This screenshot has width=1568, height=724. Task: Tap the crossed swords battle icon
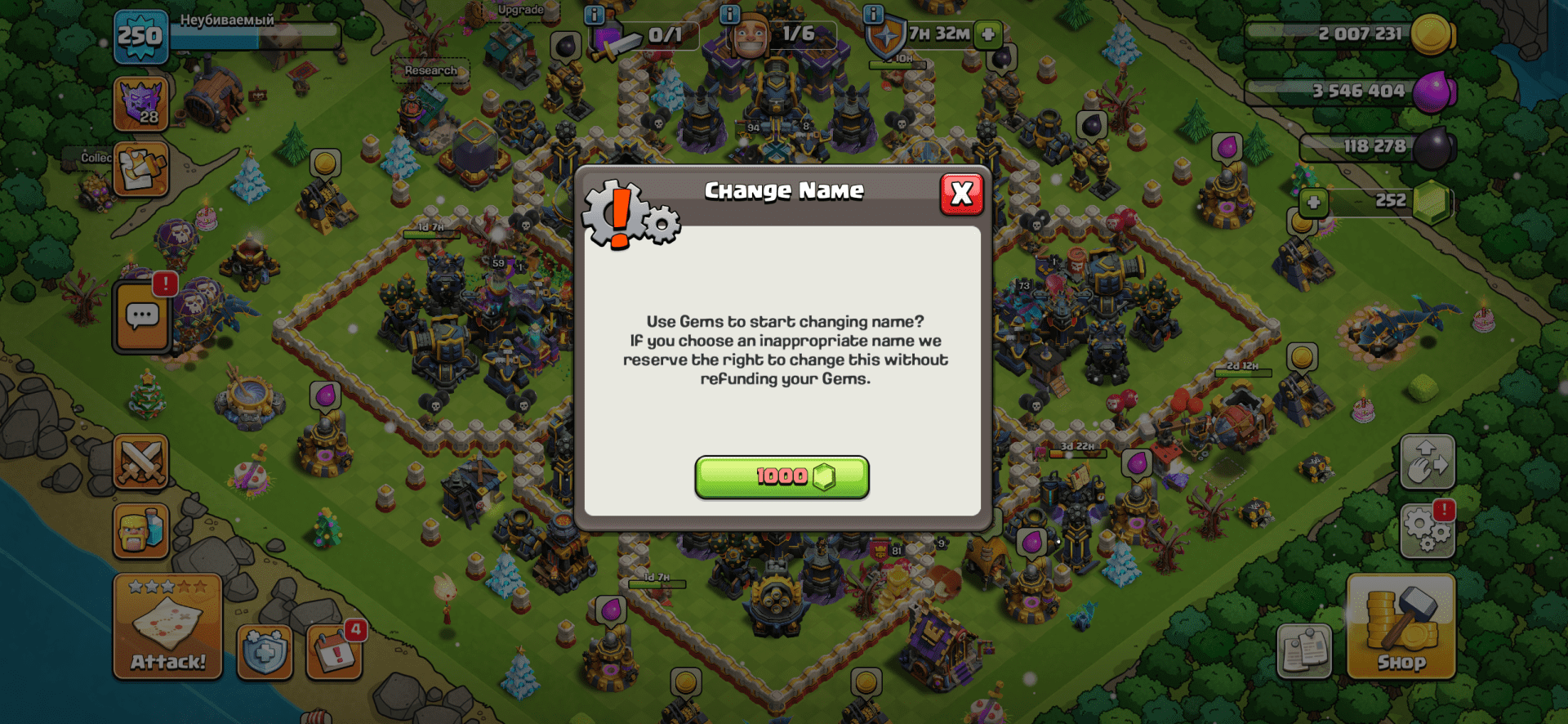140,462
